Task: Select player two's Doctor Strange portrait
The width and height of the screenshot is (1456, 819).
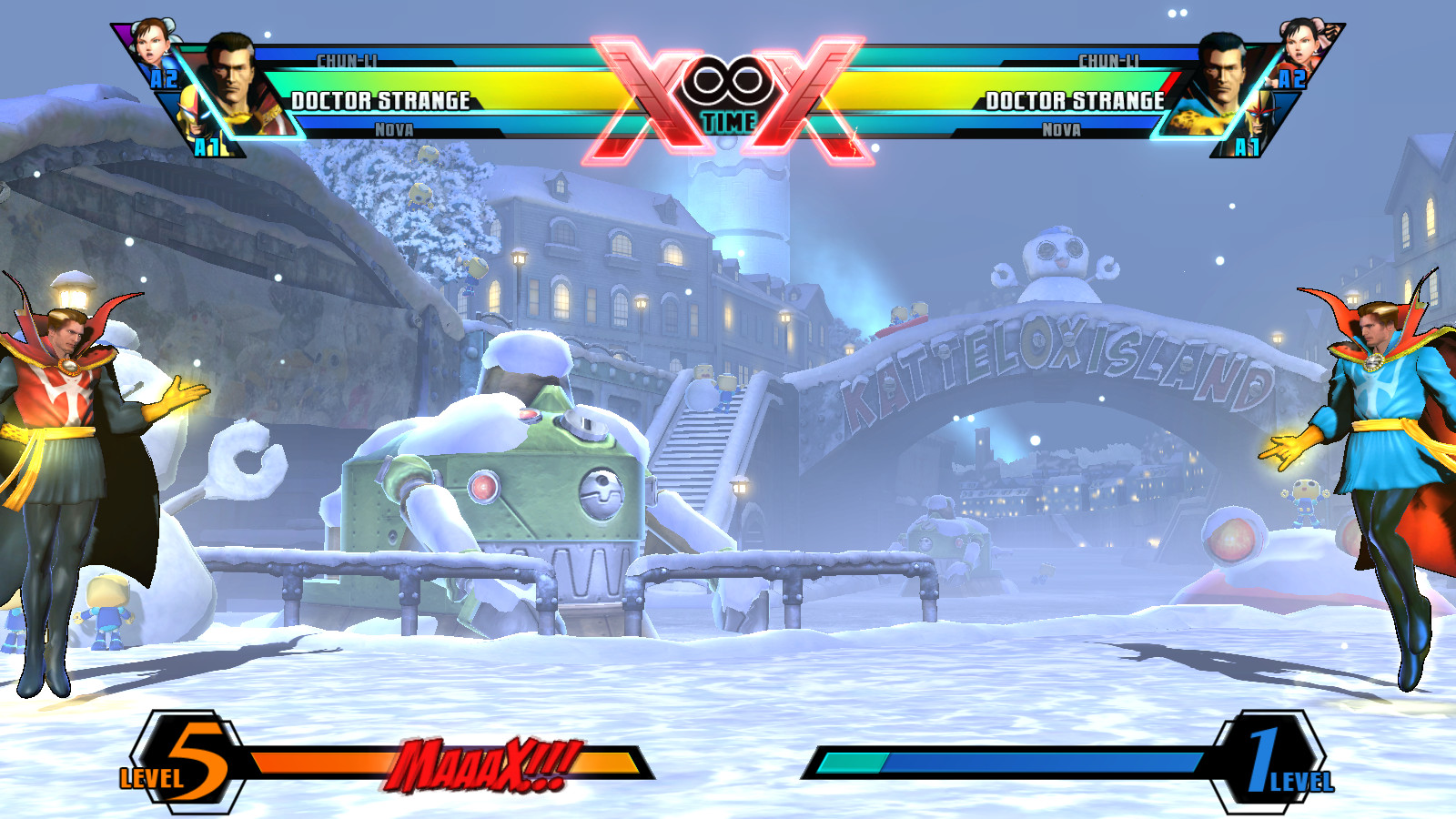Action: pos(1221,82)
